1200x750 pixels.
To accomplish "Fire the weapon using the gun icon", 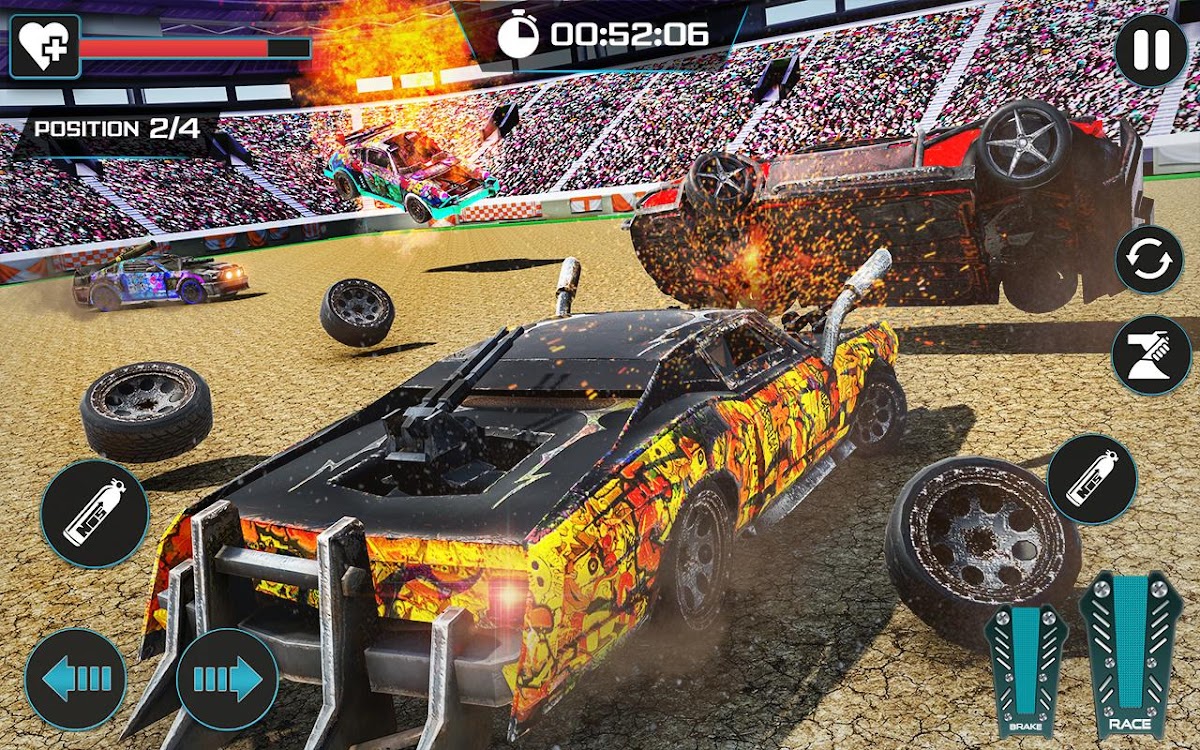I will [1151, 355].
